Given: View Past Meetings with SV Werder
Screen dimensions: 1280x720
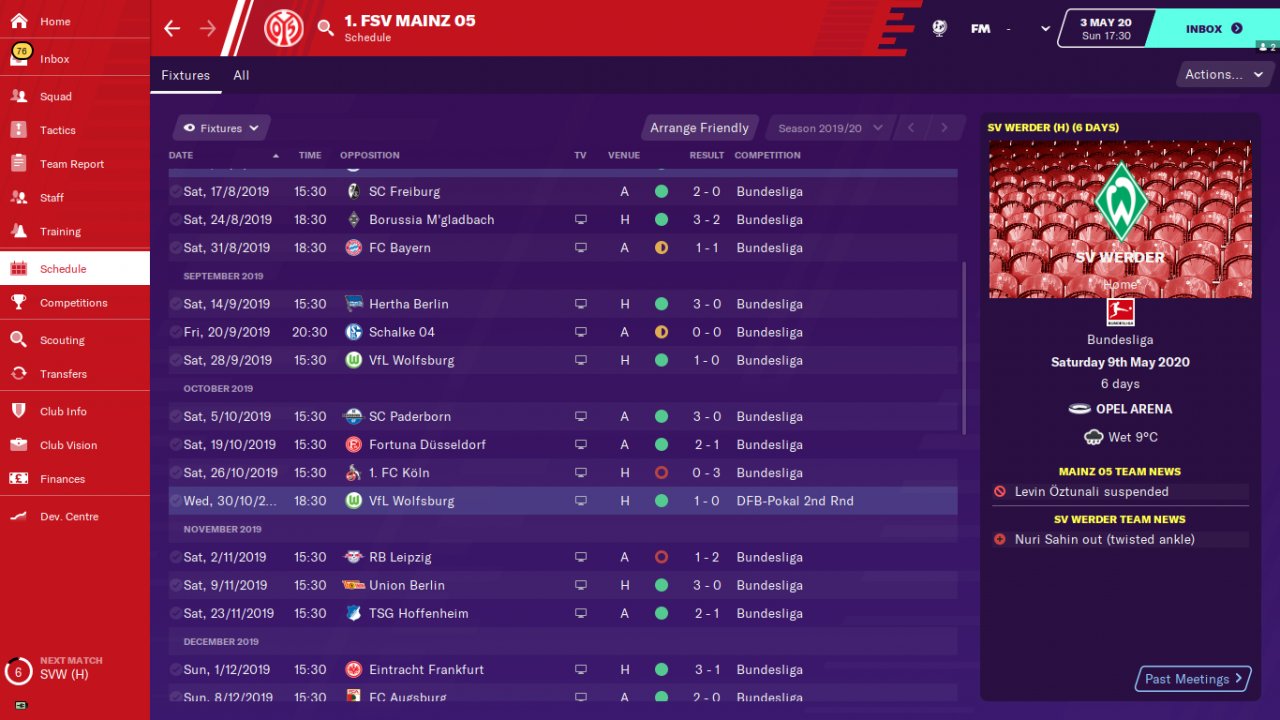Looking at the screenshot, I should click(x=1193, y=679).
